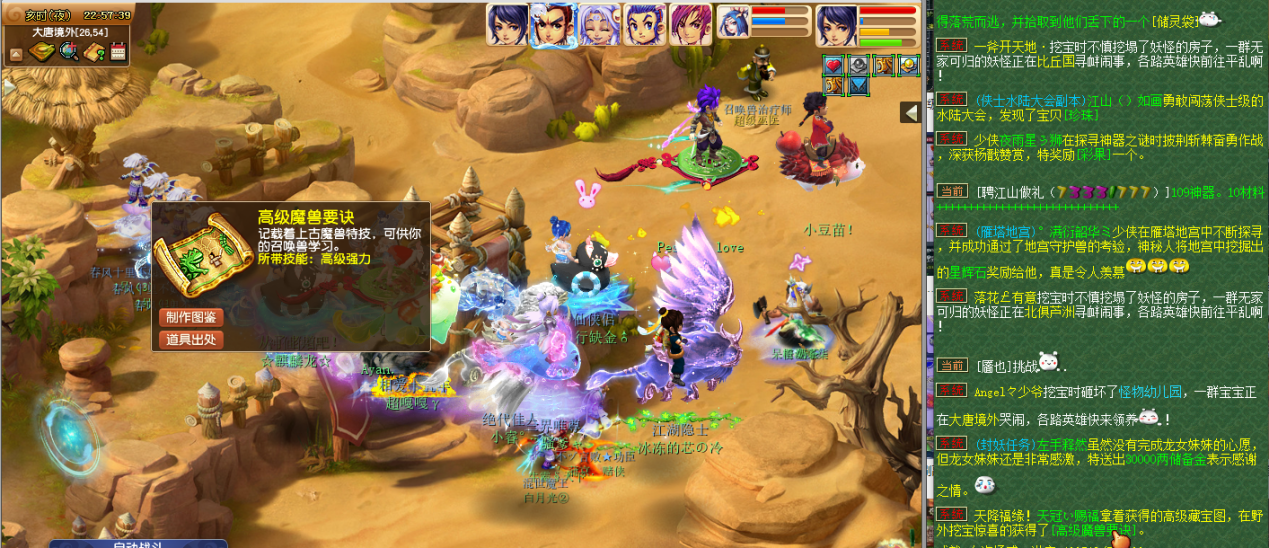The image size is (1269, 548).
Task: Click the golden orb status icon
Action: pos(908,65)
